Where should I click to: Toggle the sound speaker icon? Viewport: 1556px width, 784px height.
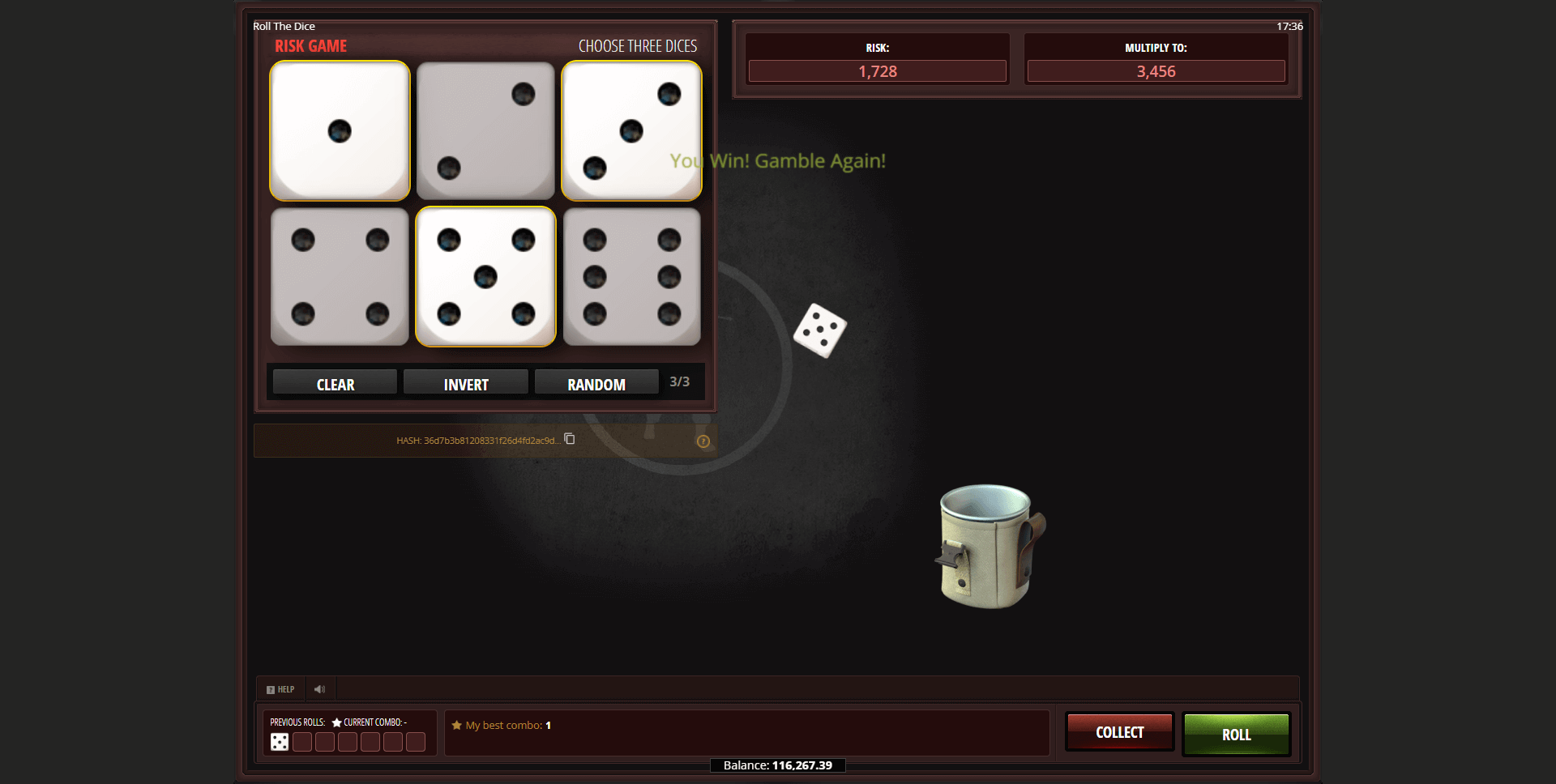[320, 689]
